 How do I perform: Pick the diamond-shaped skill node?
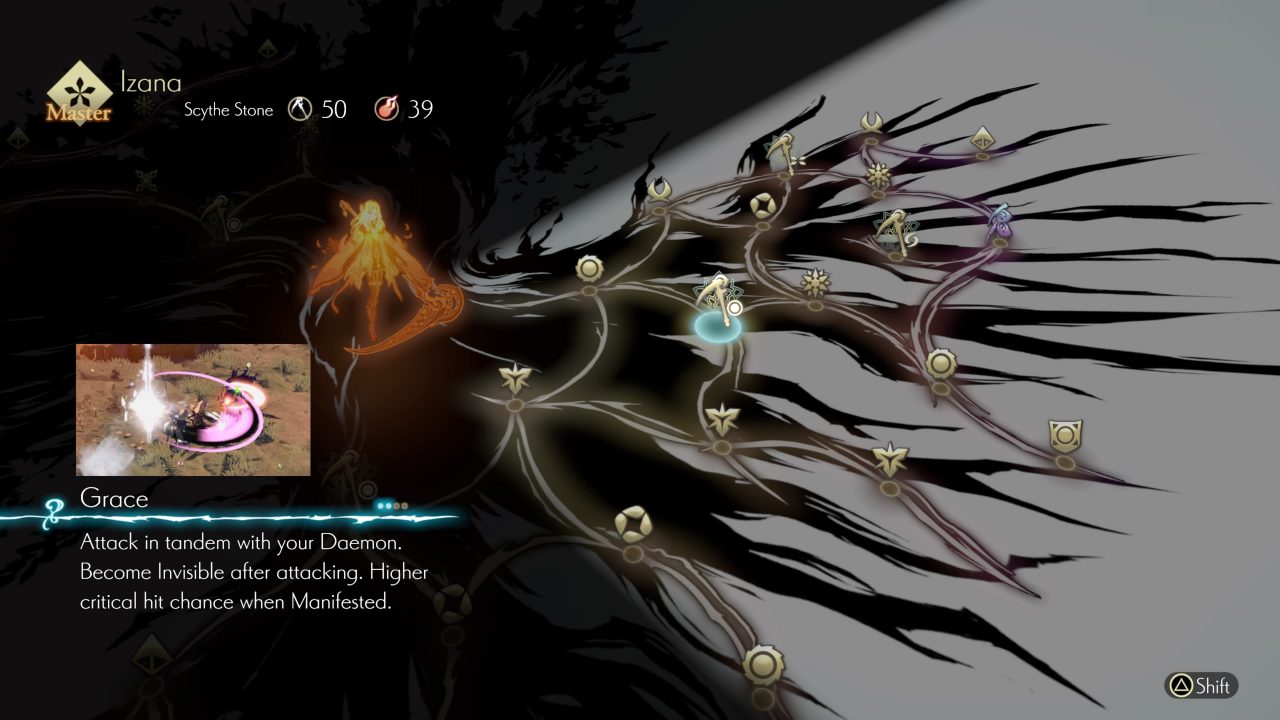[x=982, y=137]
